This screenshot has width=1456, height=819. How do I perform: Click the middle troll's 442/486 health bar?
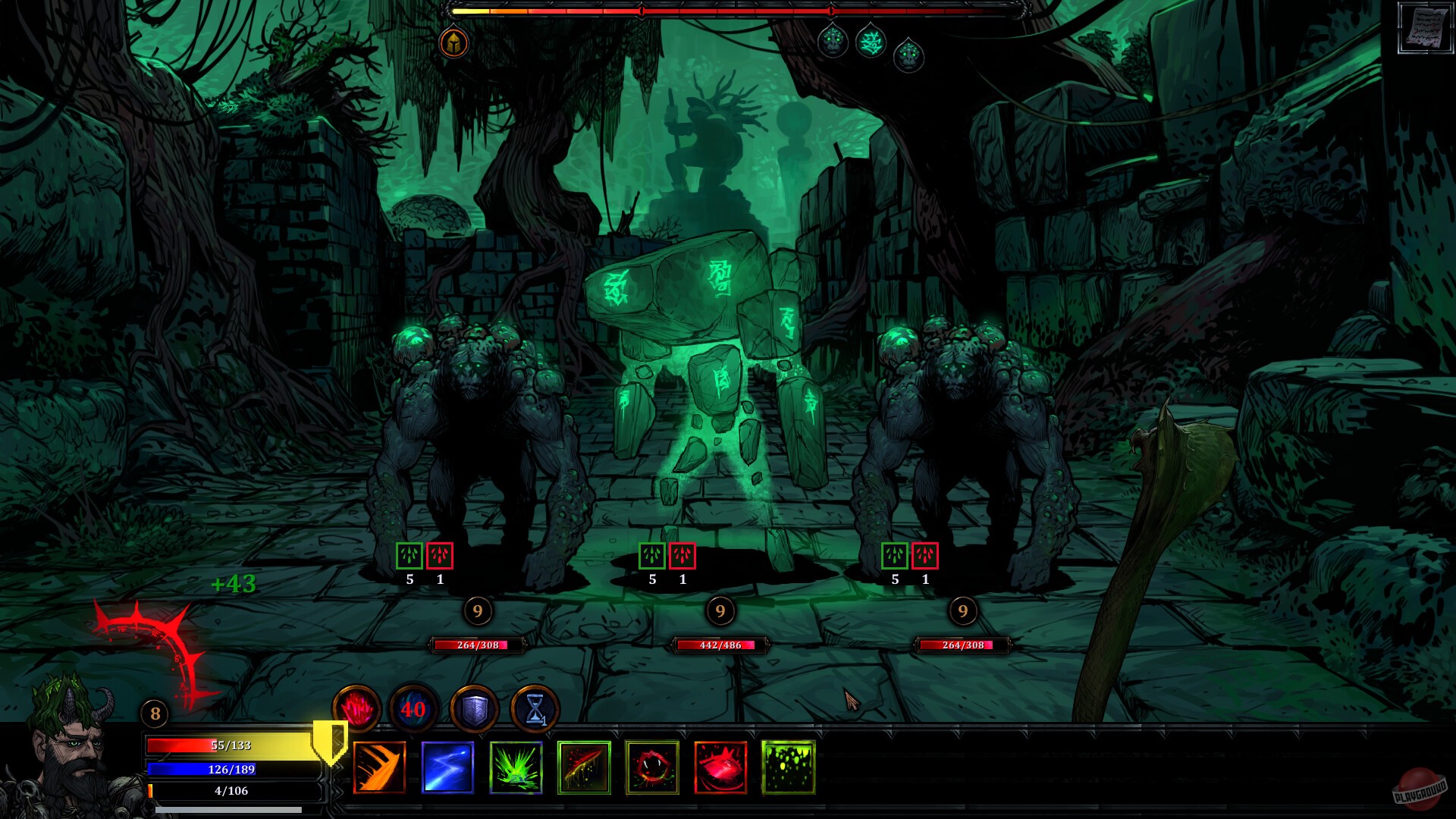[x=718, y=647]
